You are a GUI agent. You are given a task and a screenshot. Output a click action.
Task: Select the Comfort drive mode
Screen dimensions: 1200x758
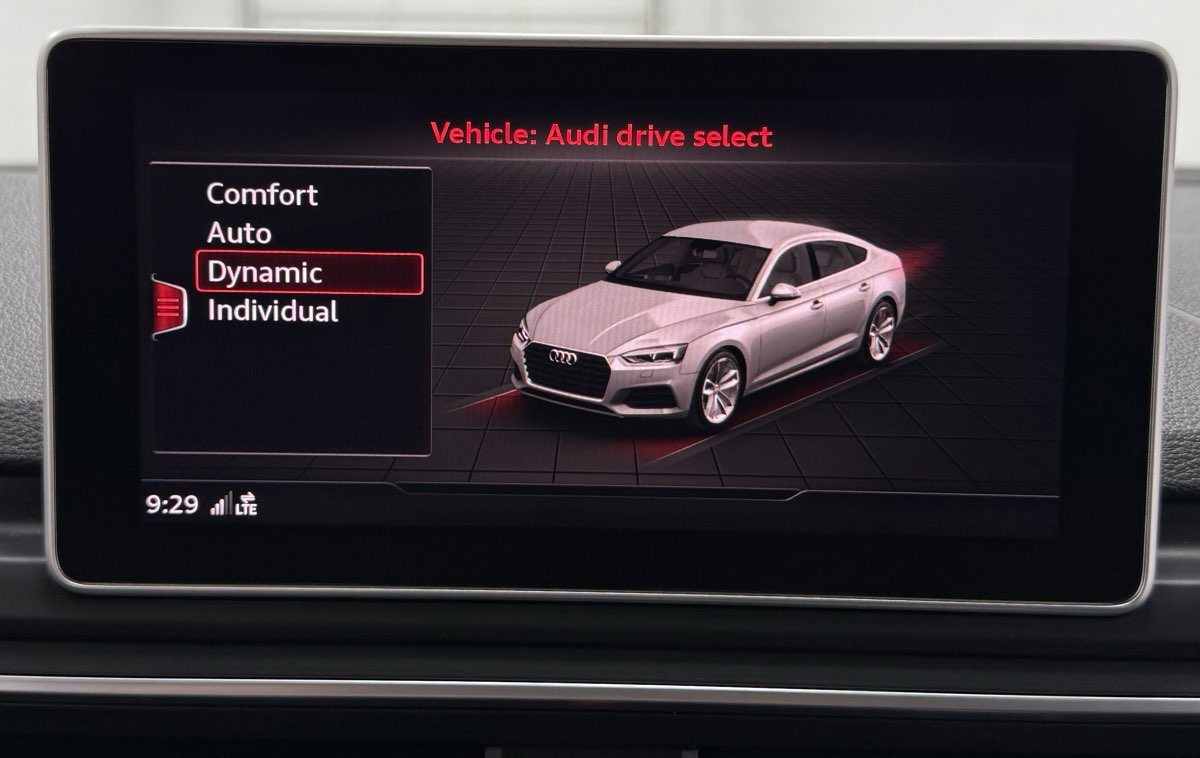pyautogui.click(x=262, y=194)
